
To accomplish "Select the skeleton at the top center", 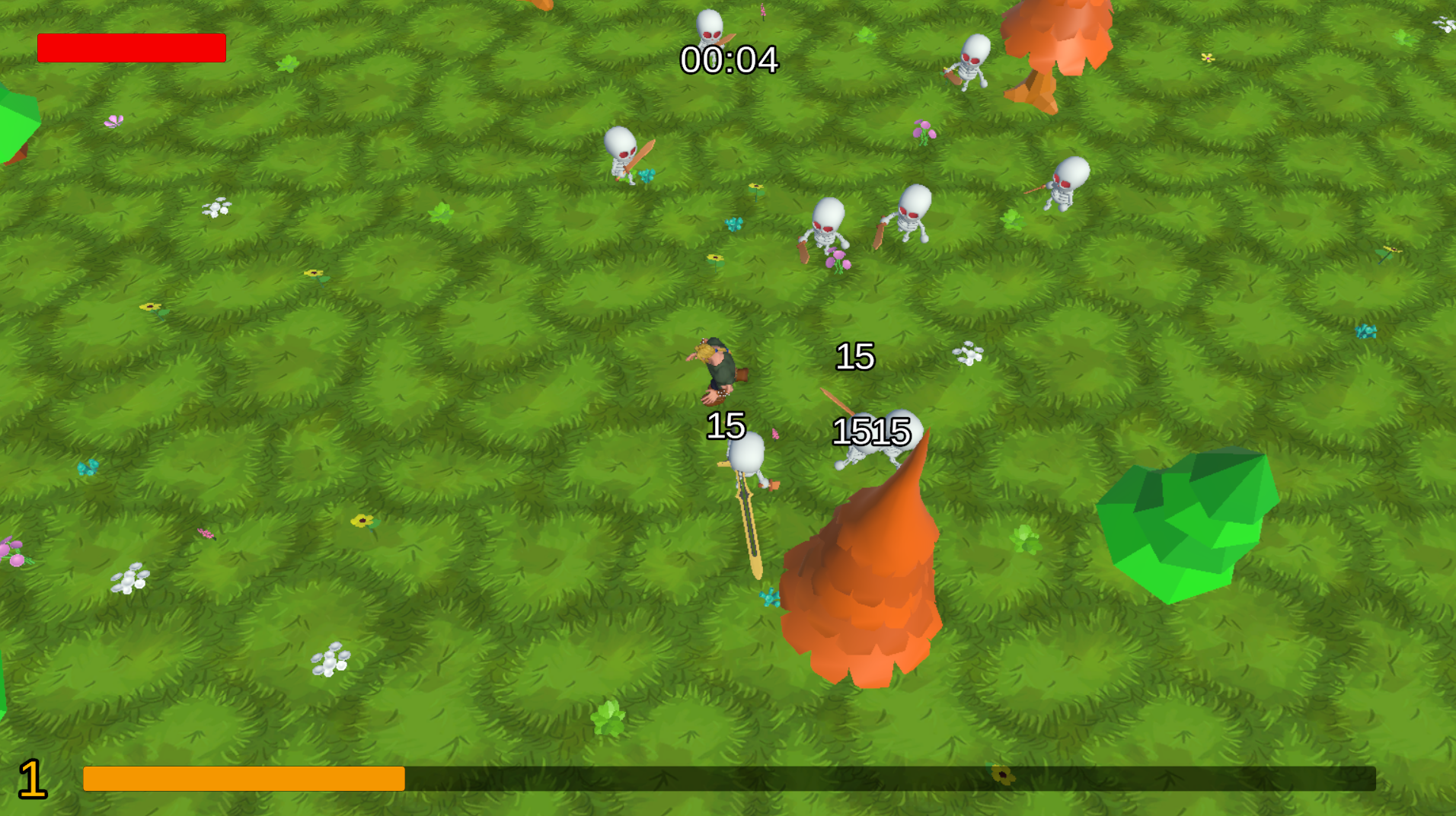I will (x=708, y=27).
